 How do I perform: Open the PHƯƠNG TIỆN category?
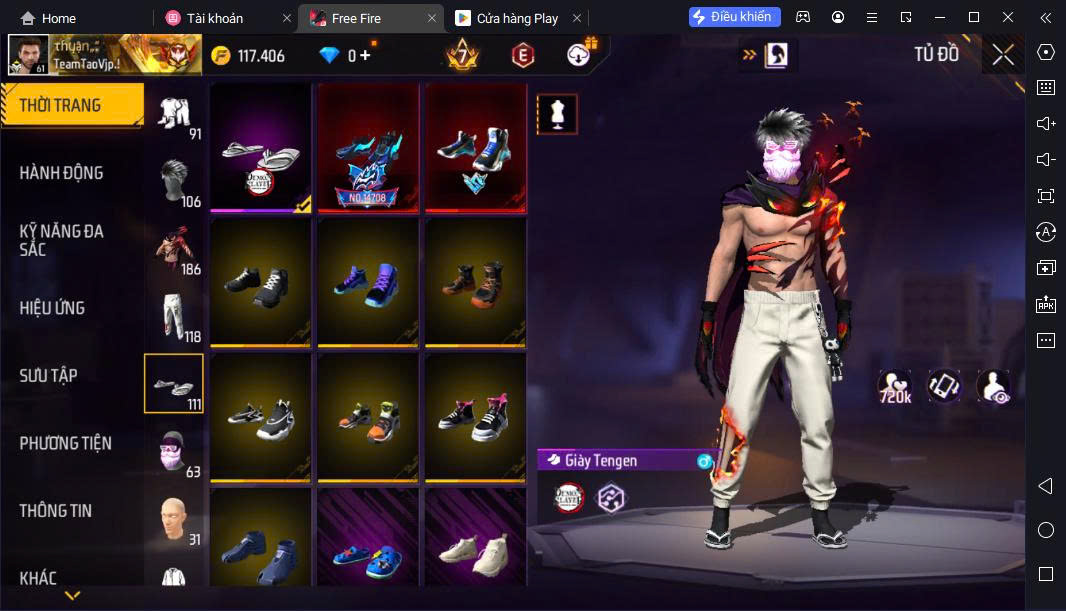click(x=65, y=443)
